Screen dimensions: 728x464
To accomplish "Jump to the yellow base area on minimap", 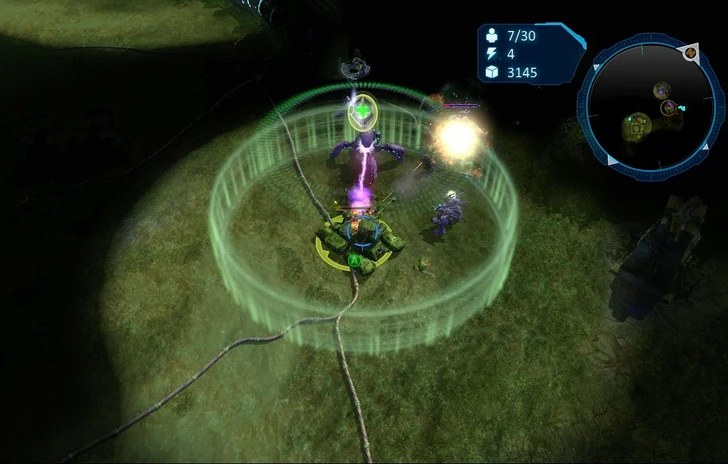I will (x=637, y=126).
